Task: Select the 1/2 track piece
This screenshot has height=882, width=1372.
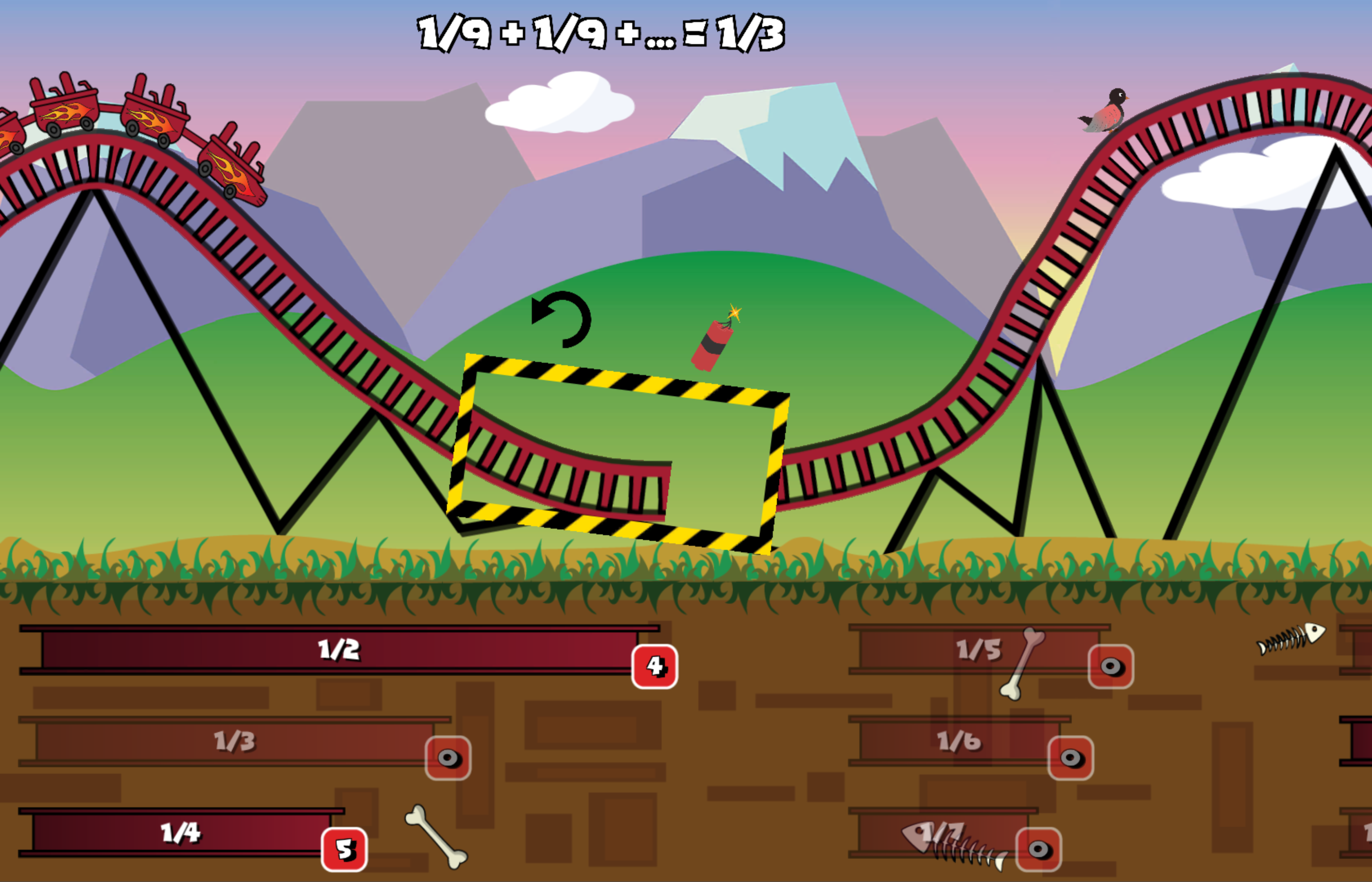Action: 339,650
